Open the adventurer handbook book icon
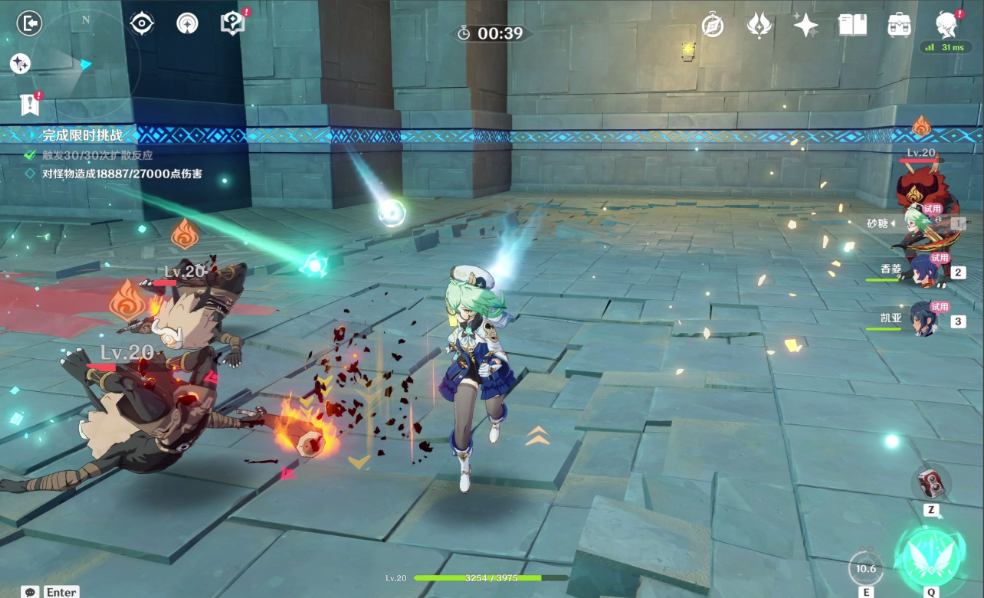The height and width of the screenshot is (598, 984). tap(852, 25)
